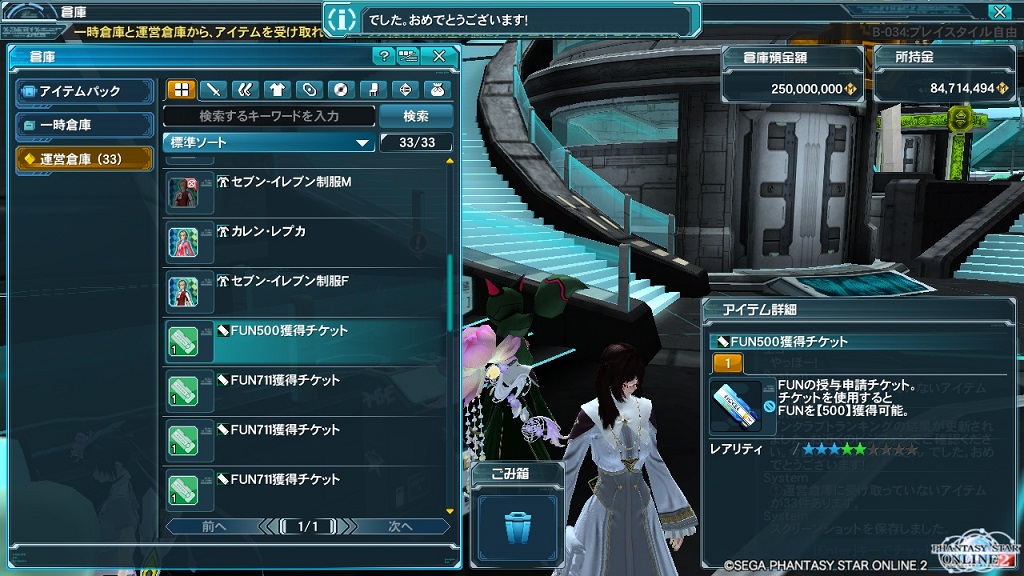The height and width of the screenshot is (576, 1024).
Task: Open the 標準ソート sort dropdown
Action: point(269,143)
